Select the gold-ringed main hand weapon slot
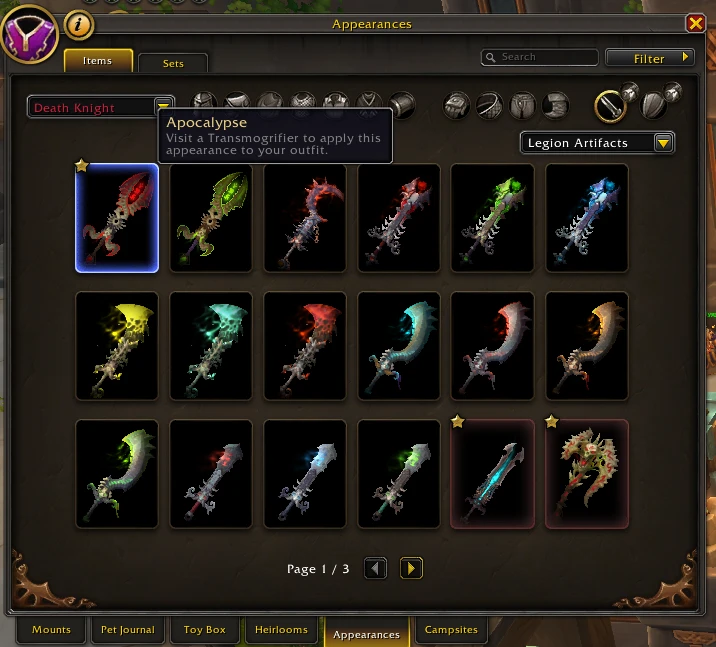Screen dimensions: 716x647 [611, 104]
